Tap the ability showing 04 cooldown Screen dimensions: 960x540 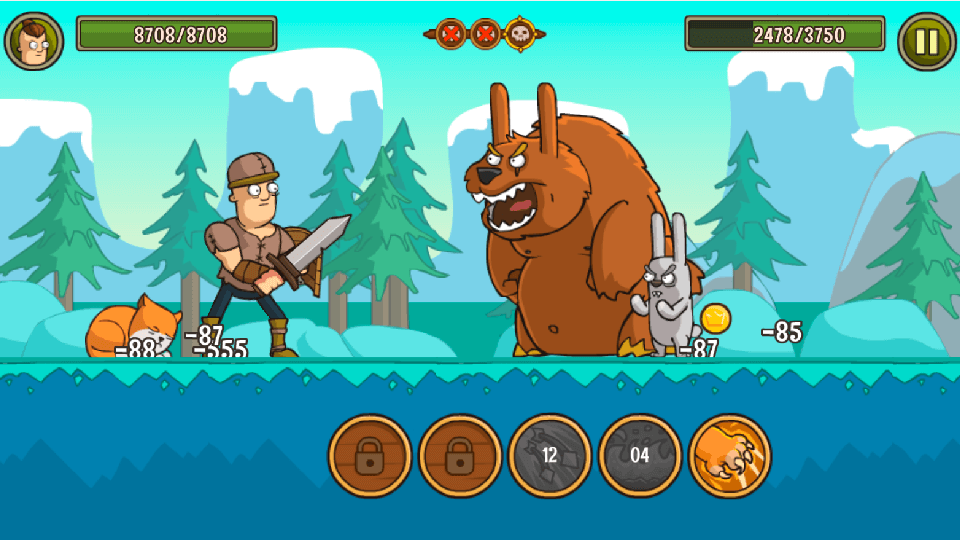639,456
